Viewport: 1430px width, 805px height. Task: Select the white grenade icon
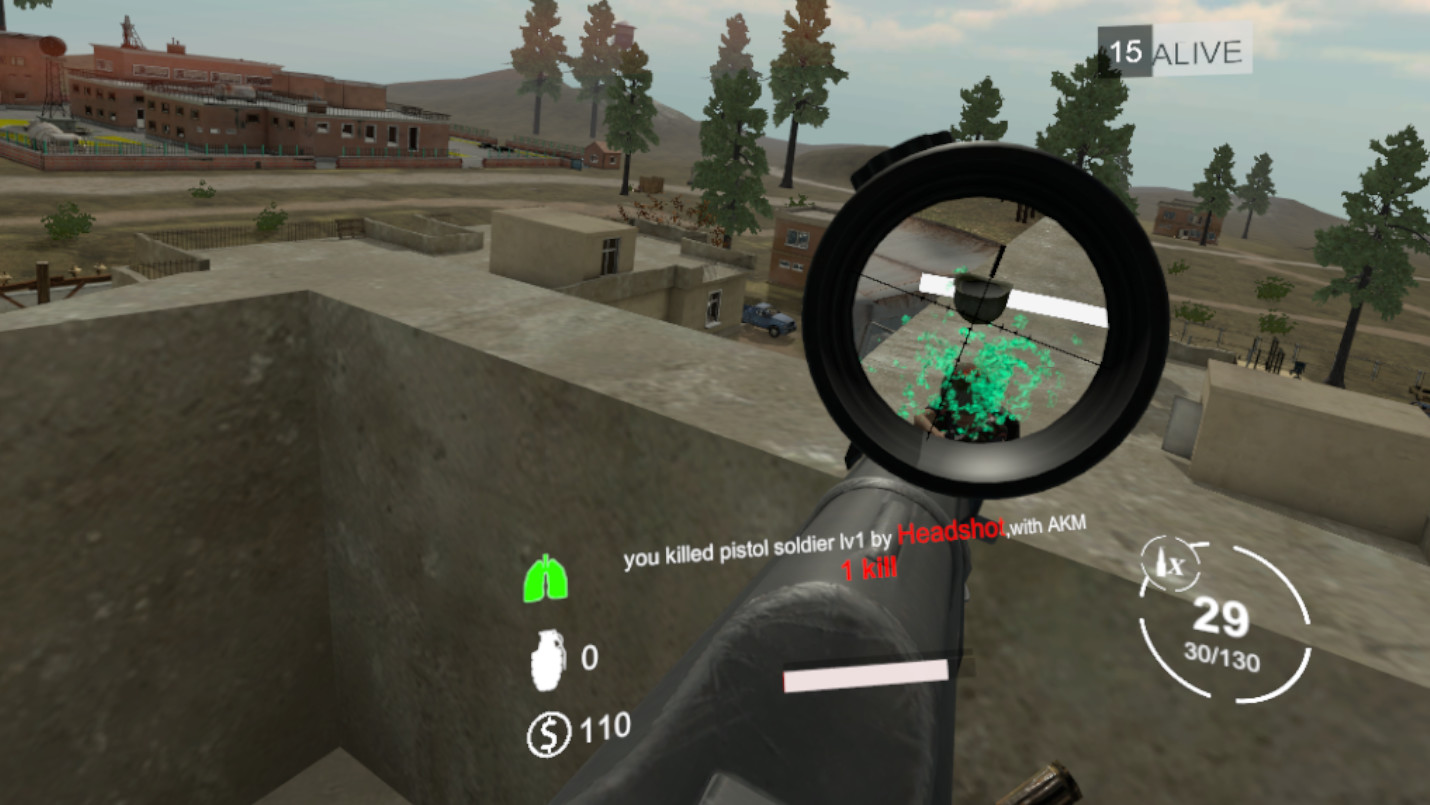pyautogui.click(x=547, y=660)
